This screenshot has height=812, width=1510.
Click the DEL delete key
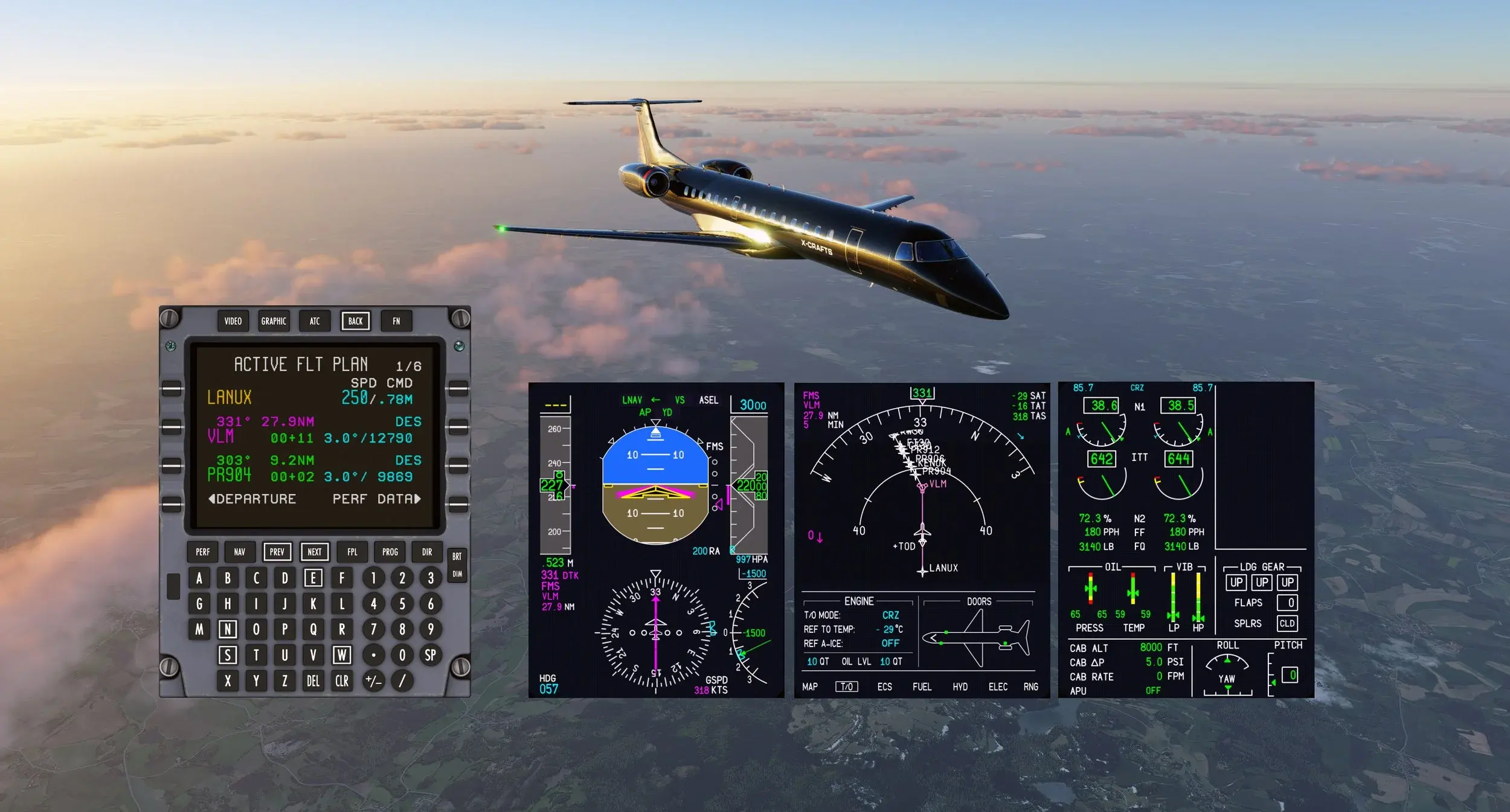[x=313, y=681]
